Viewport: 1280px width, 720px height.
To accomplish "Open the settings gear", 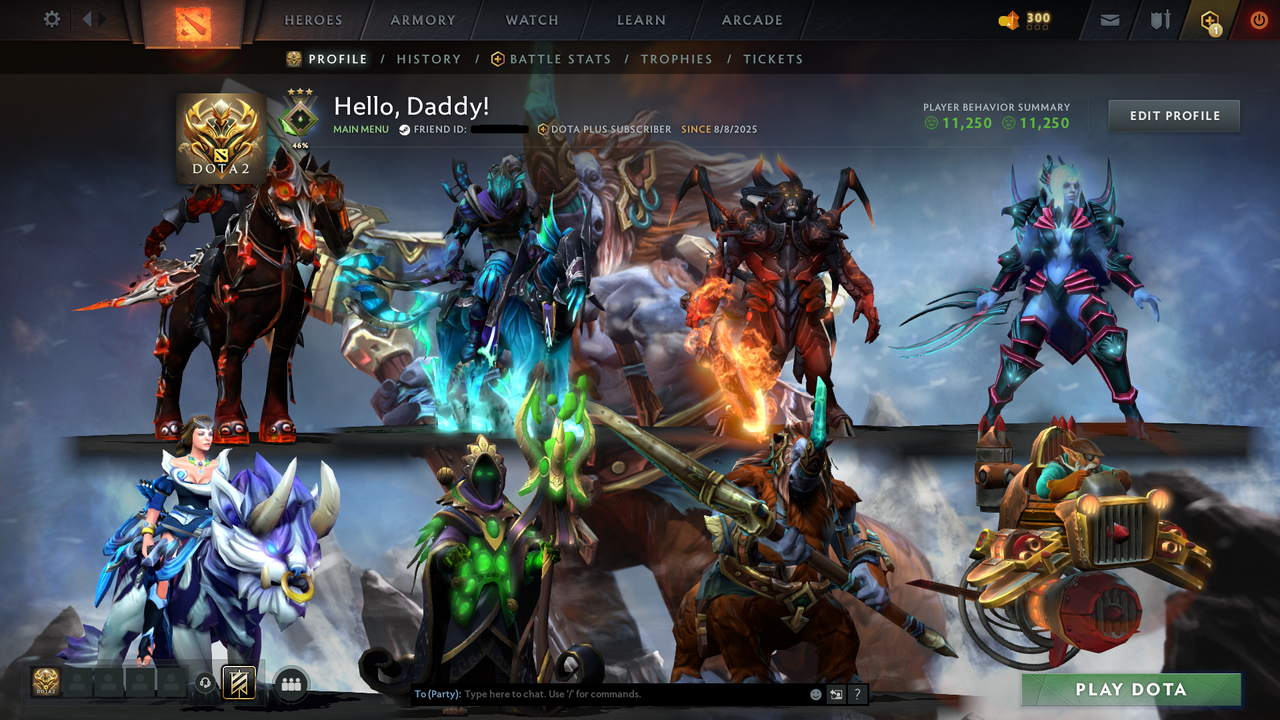I will pos(51,18).
